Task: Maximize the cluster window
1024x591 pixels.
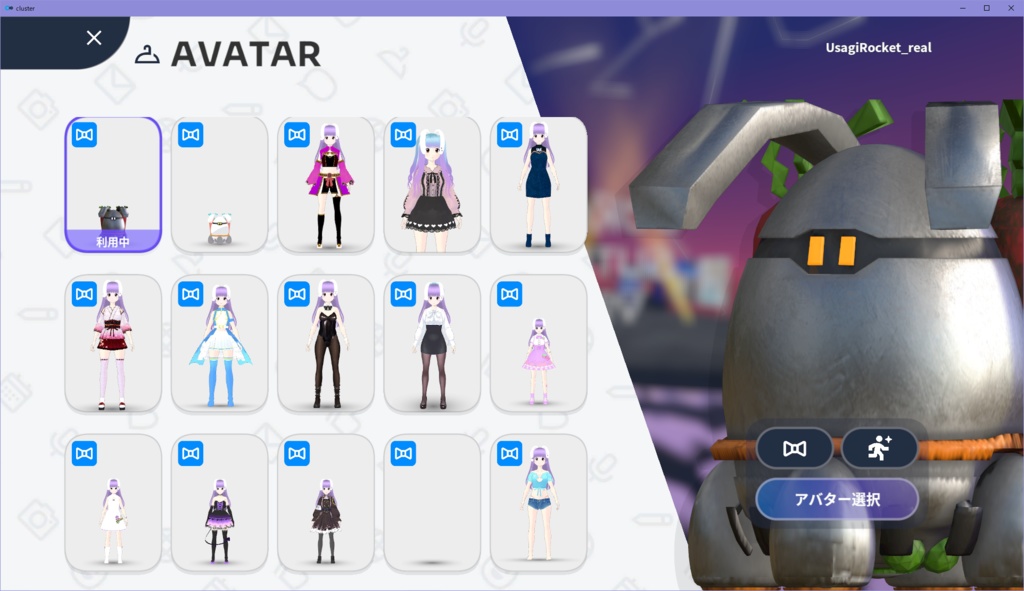Action: (986, 8)
